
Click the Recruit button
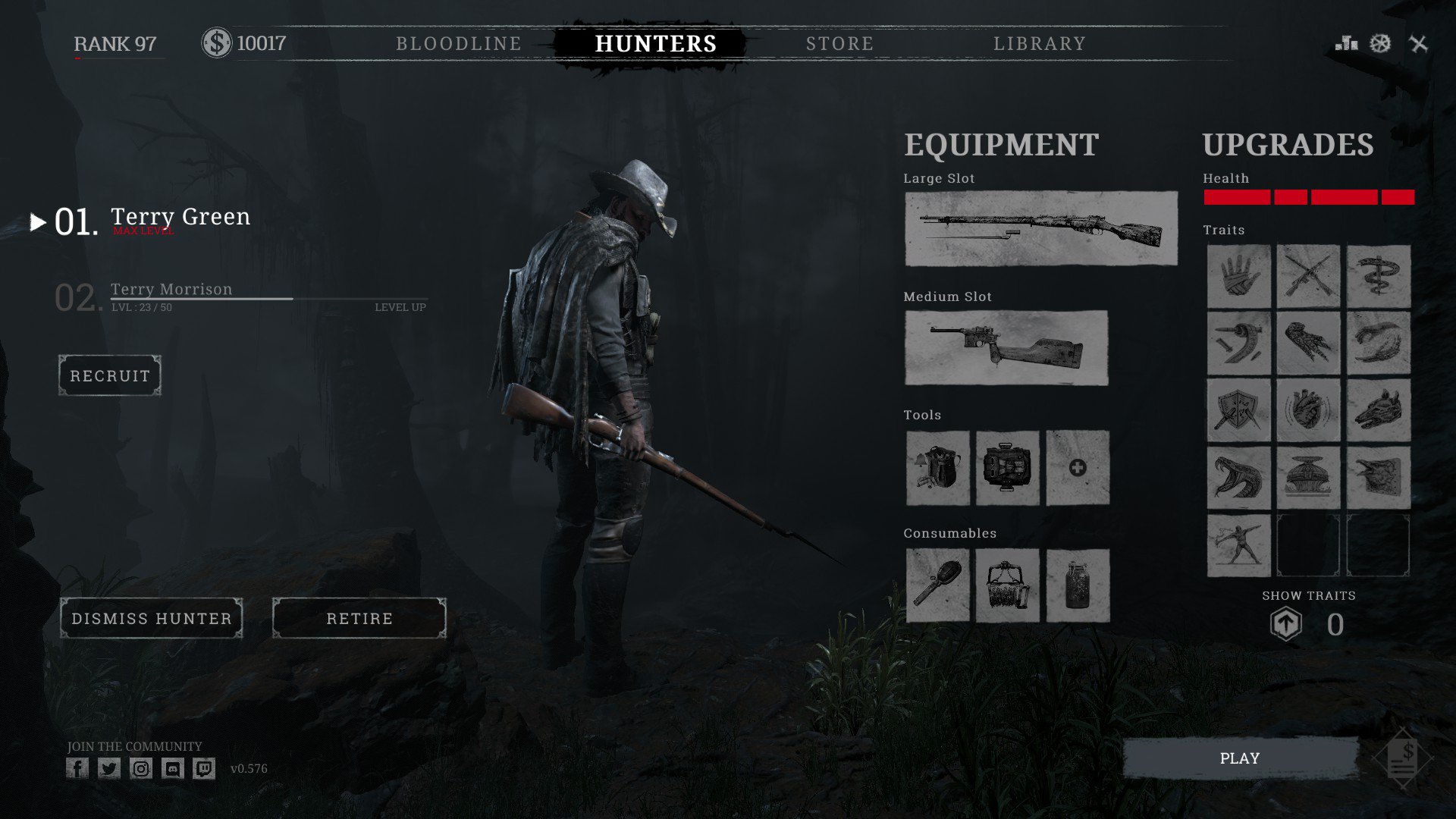(x=108, y=375)
